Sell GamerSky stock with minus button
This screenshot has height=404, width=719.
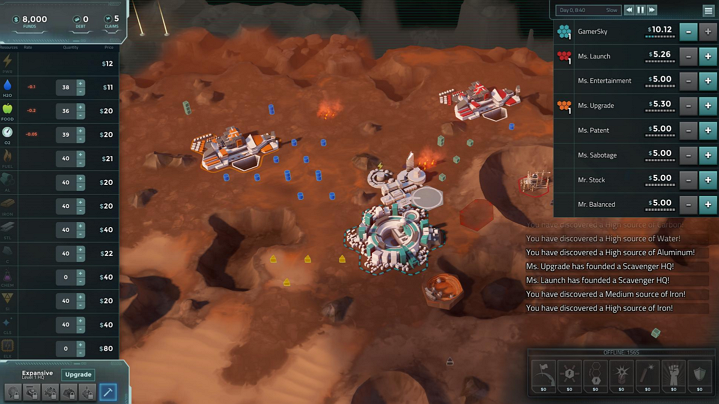coord(688,31)
